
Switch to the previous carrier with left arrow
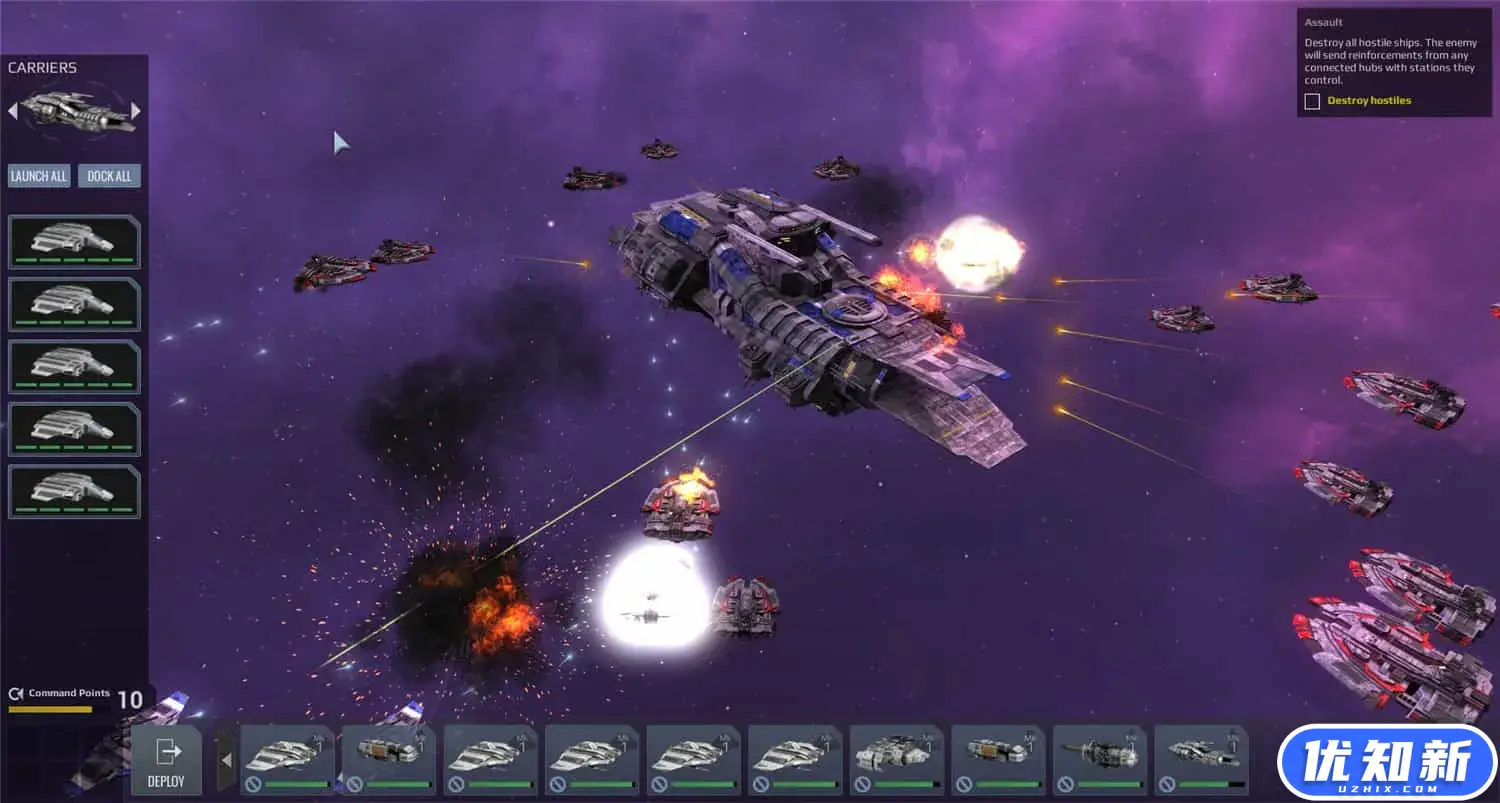[x=13, y=110]
